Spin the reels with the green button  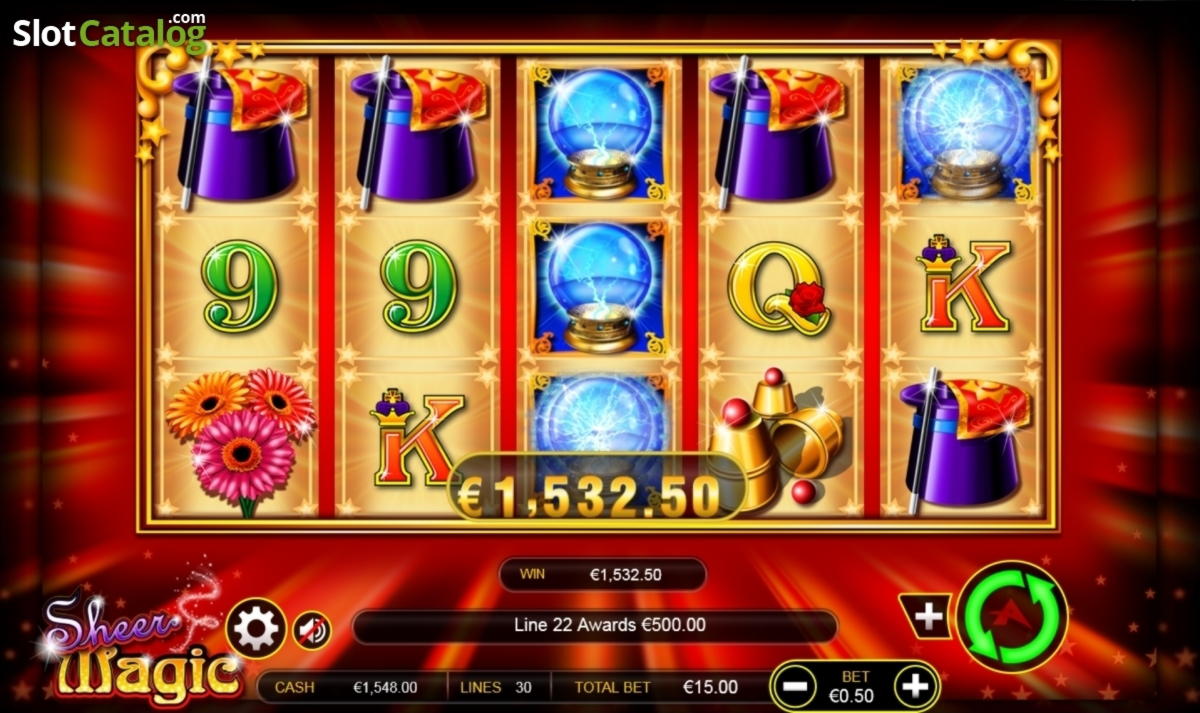click(x=1011, y=617)
